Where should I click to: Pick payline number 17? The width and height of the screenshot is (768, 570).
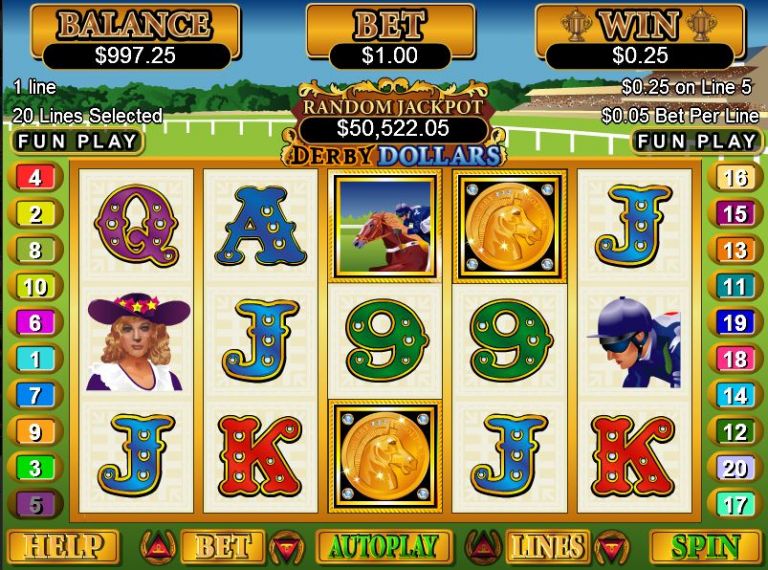click(735, 503)
